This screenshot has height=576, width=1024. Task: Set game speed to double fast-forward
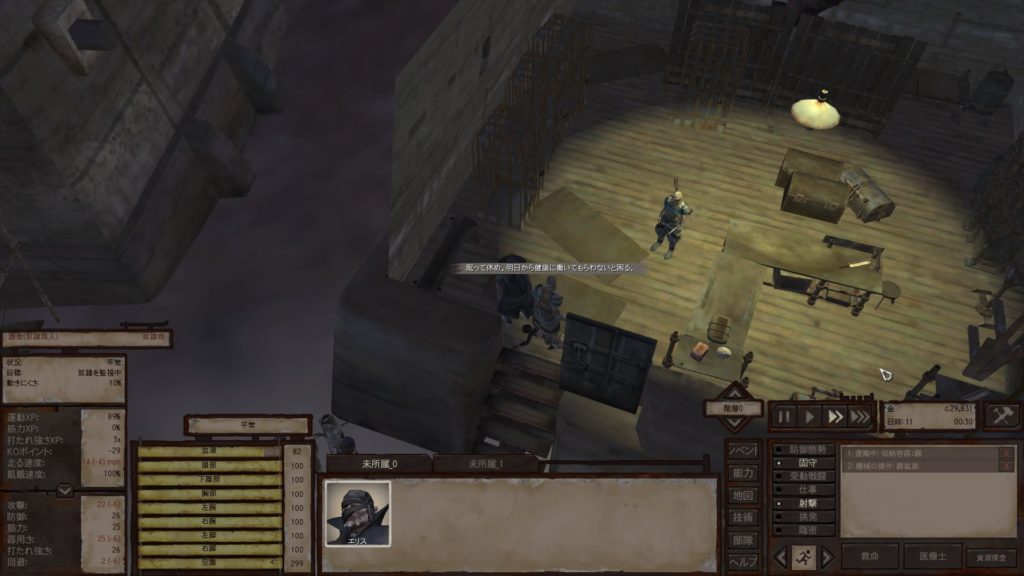[836, 416]
